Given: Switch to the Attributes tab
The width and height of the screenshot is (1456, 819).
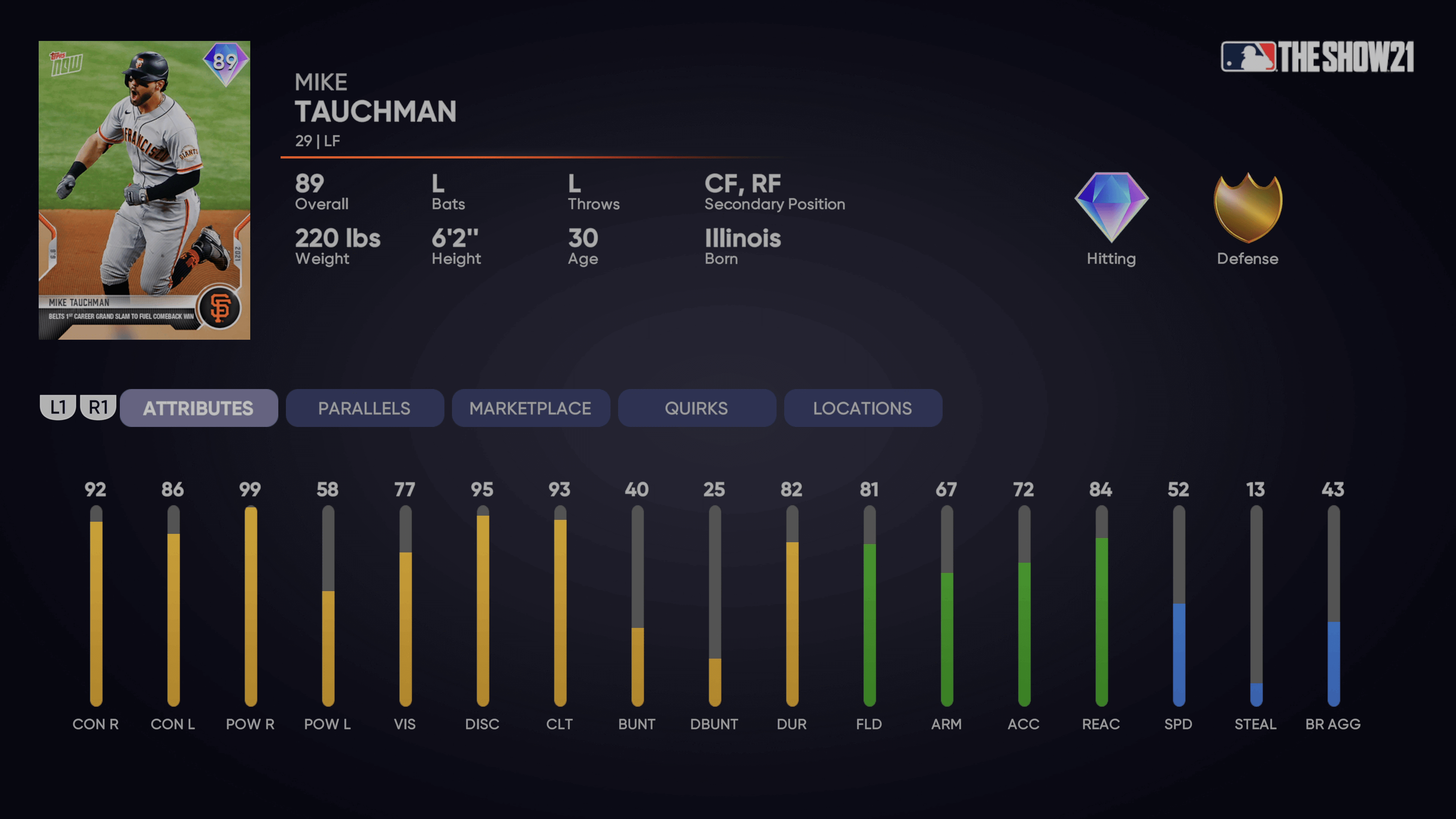Looking at the screenshot, I should (x=198, y=408).
